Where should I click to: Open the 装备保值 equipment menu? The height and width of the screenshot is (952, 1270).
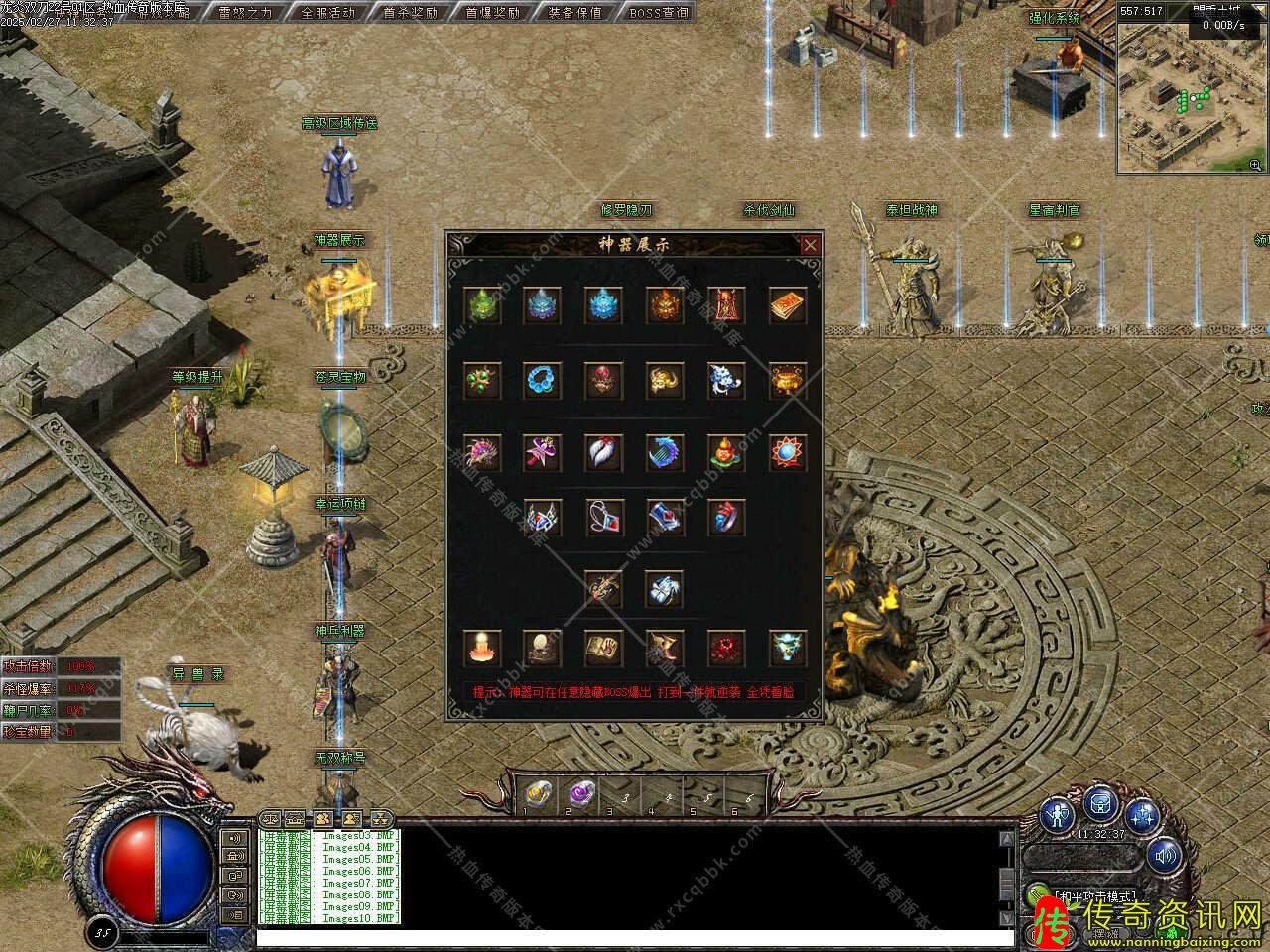[574, 12]
